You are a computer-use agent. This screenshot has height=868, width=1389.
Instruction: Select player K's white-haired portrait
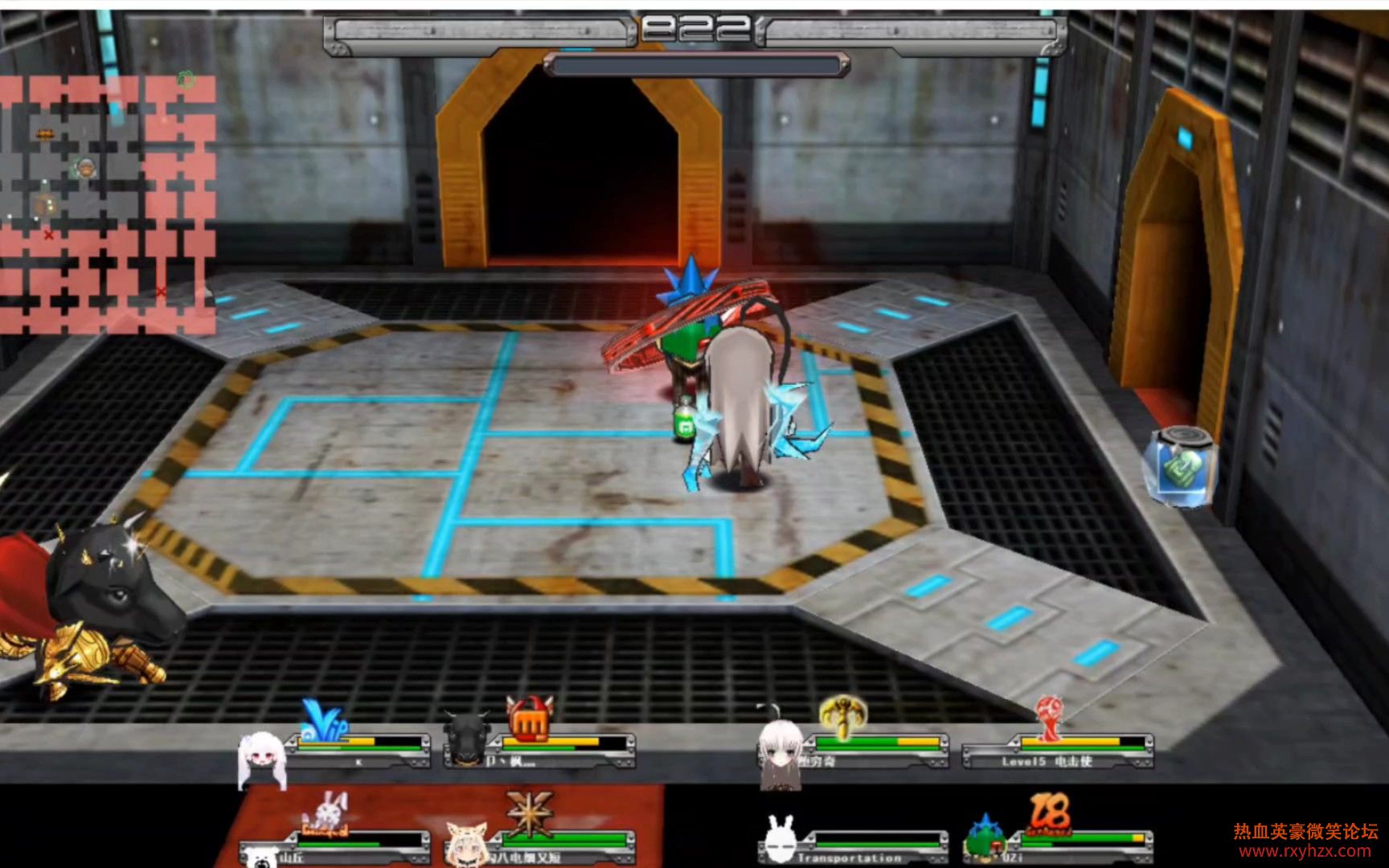coord(261,757)
